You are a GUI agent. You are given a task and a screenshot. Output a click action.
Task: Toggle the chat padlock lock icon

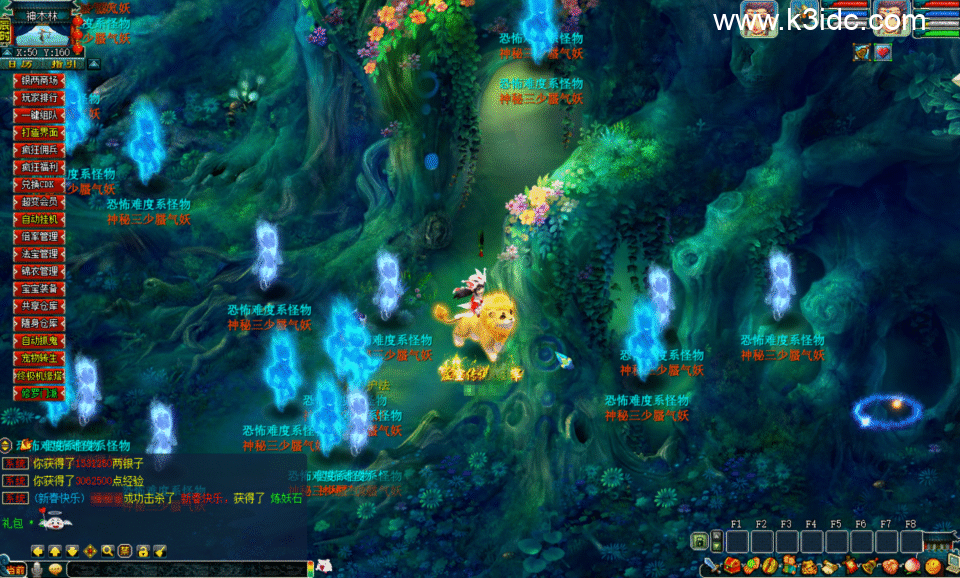tap(142, 550)
